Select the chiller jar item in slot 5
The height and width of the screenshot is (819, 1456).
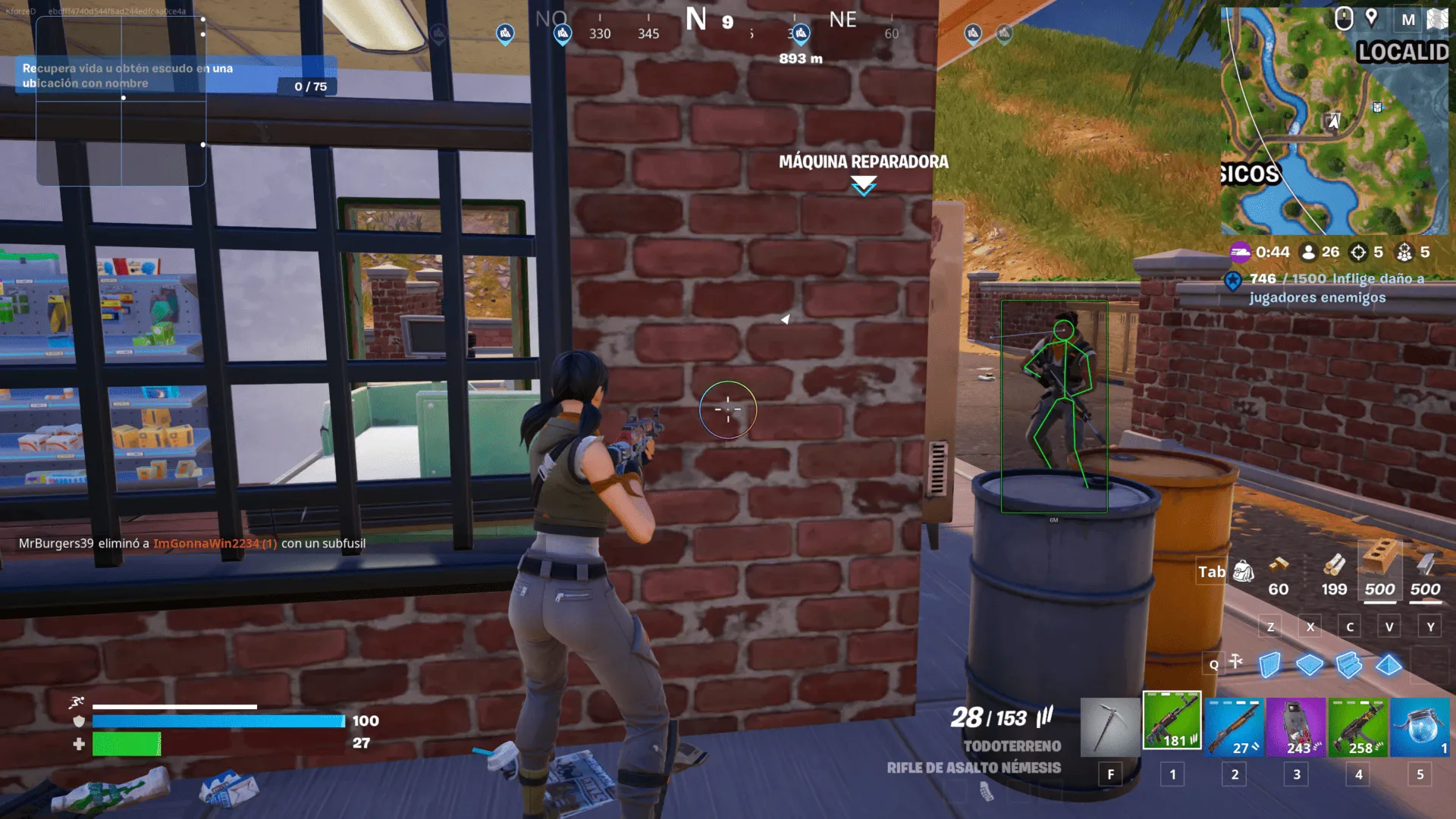tap(1420, 728)
